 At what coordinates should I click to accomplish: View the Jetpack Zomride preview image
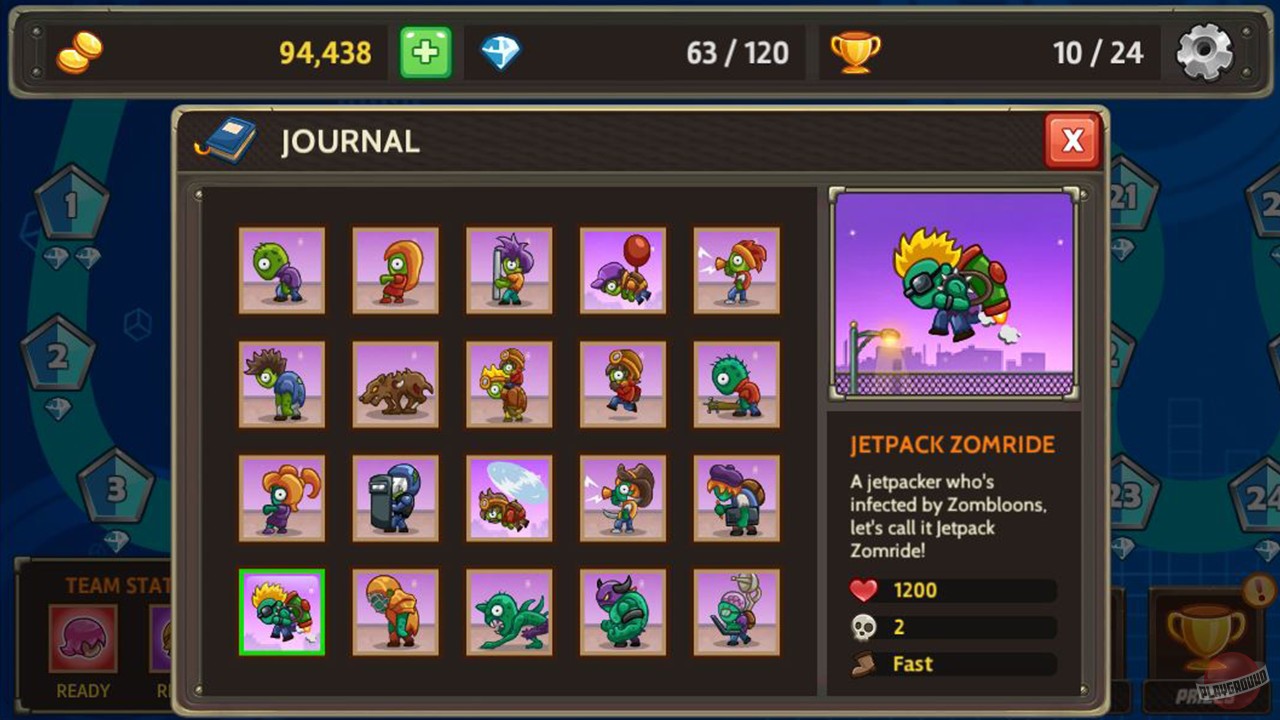pyautogui.click(x=952, y=291)
